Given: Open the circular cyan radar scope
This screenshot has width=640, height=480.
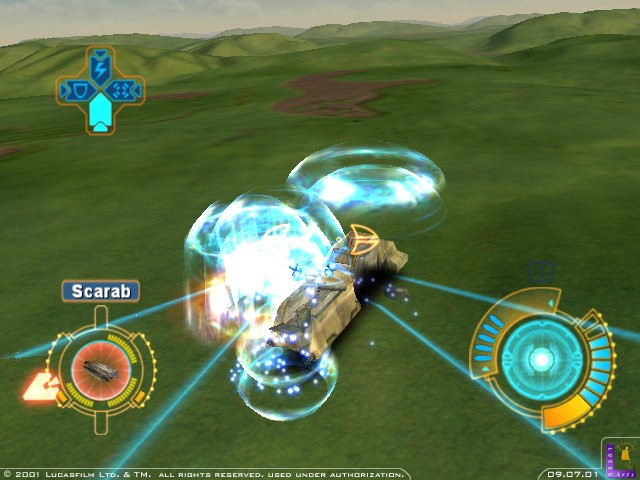Looking at the screenshot, I should pos(541,358).
